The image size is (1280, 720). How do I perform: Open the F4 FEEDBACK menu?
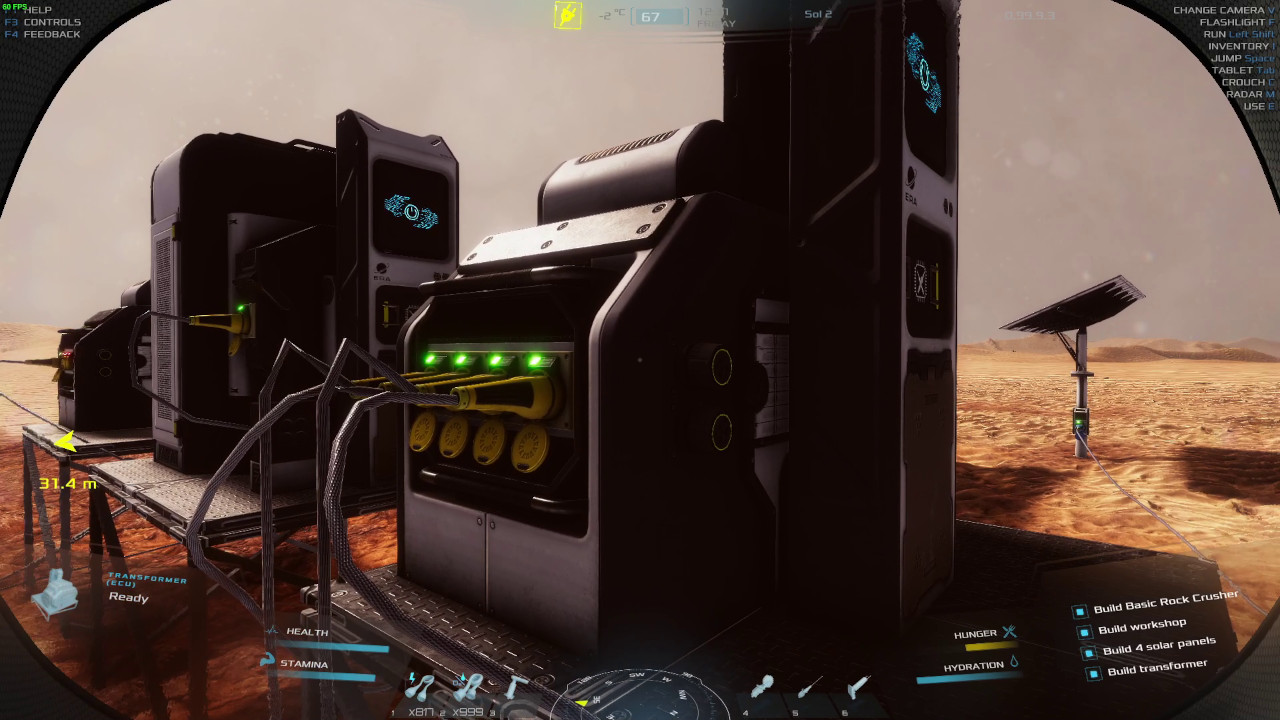coord(42,34)
